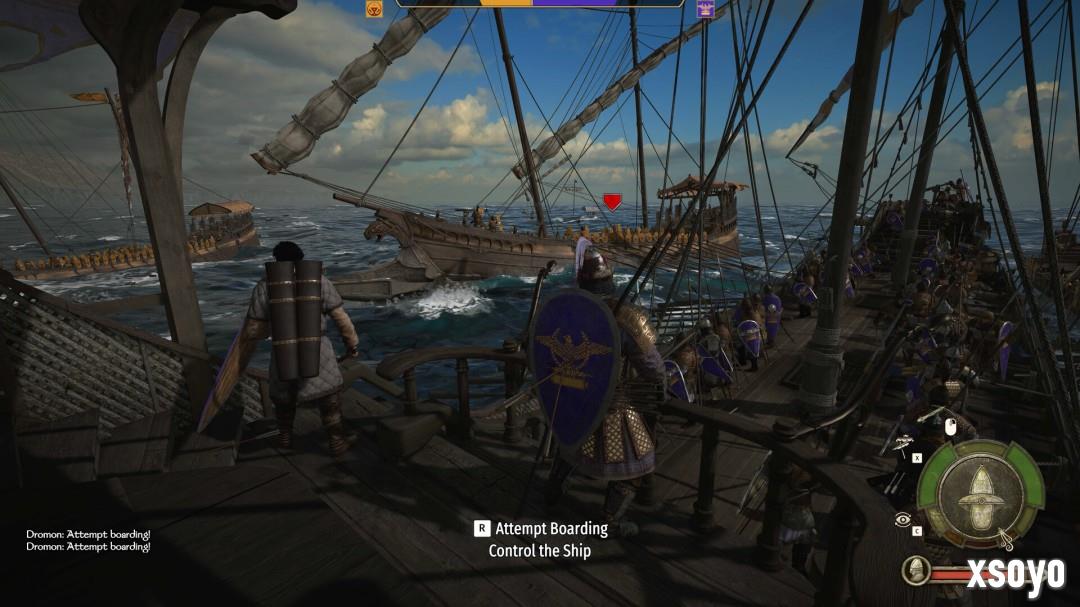Select the eye camera view icon
Viewport: 1080px width, 607px height.
pyautogui.click(x=903, y=519)
